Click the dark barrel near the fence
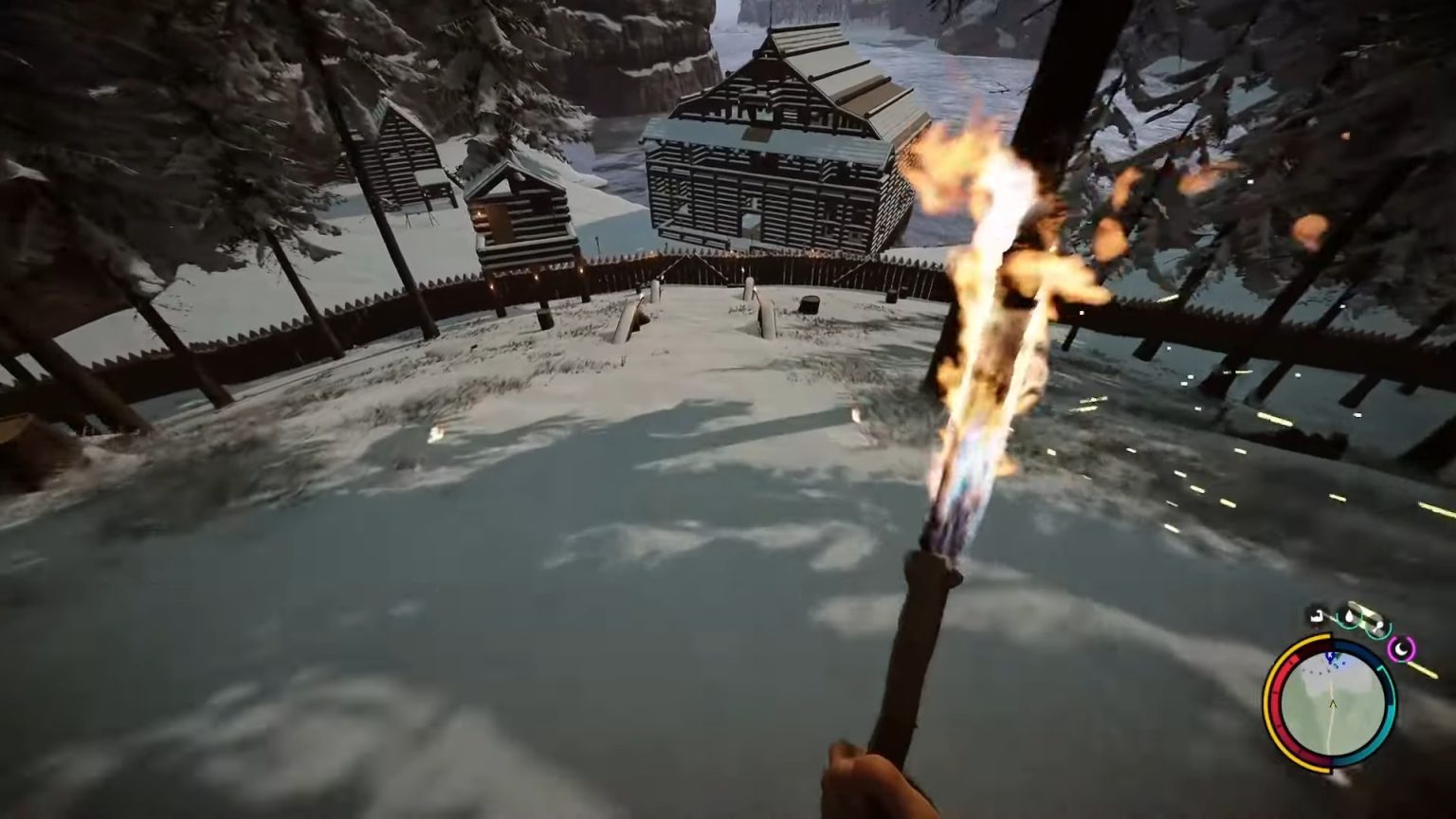 (x=810, y=305)
